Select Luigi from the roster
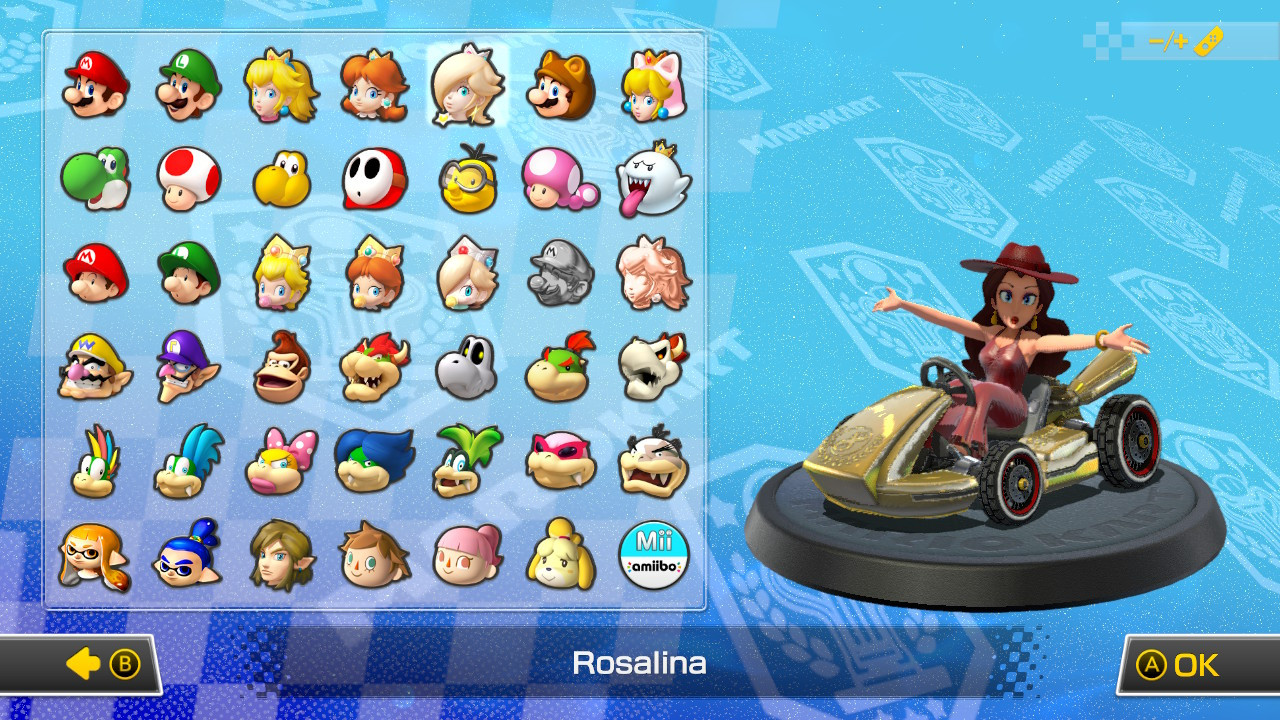 pos(188,86)
